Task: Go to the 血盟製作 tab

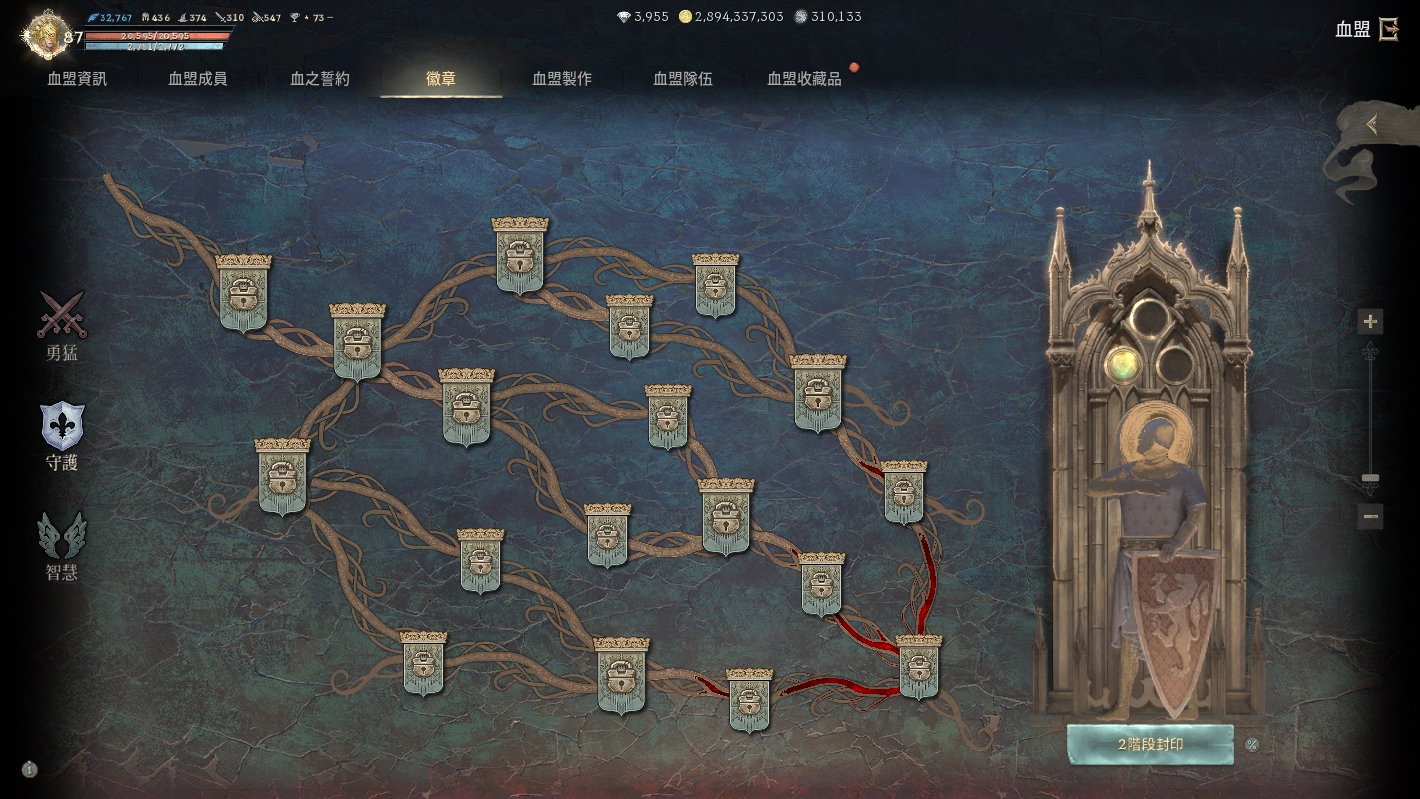Action: click(x=562, y=79)
